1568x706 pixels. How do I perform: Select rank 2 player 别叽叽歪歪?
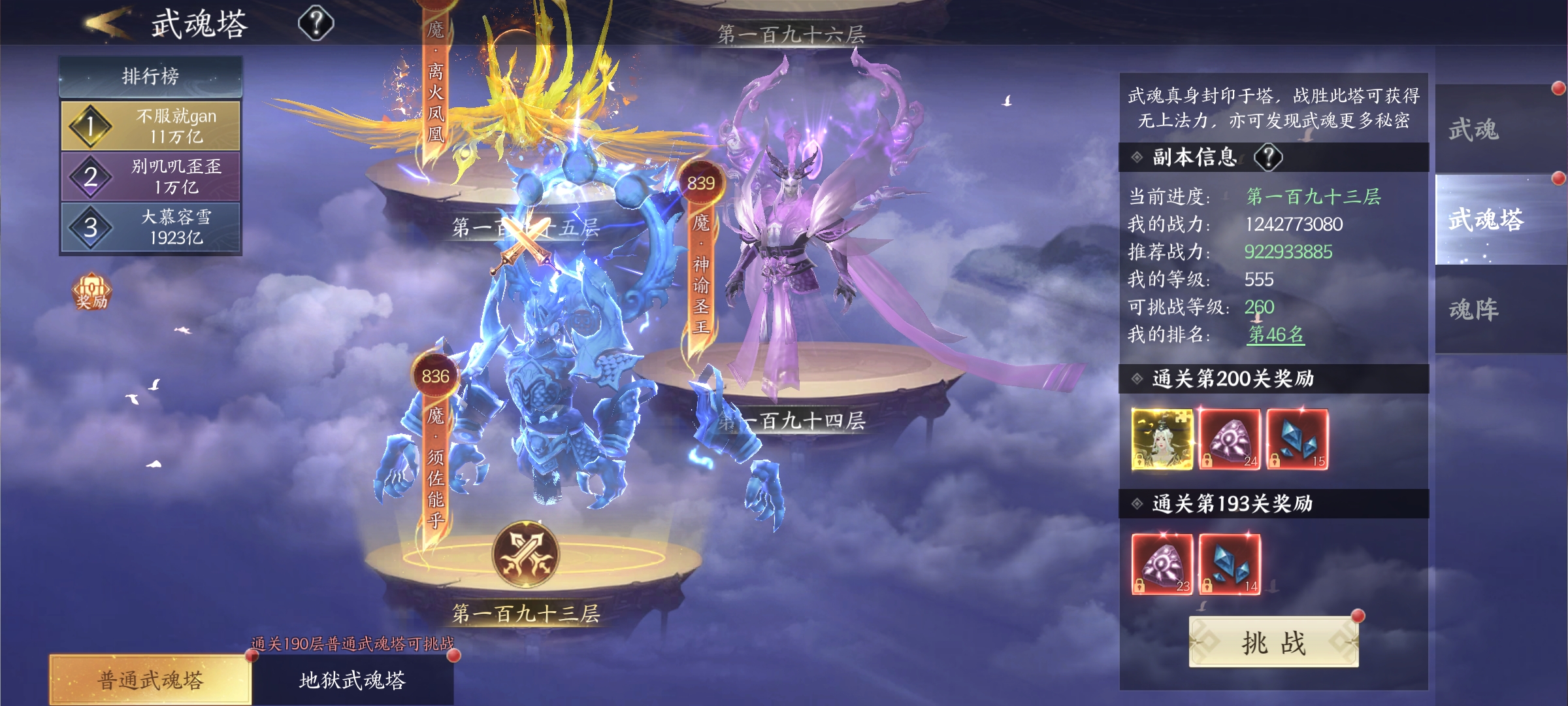[150, 176]
